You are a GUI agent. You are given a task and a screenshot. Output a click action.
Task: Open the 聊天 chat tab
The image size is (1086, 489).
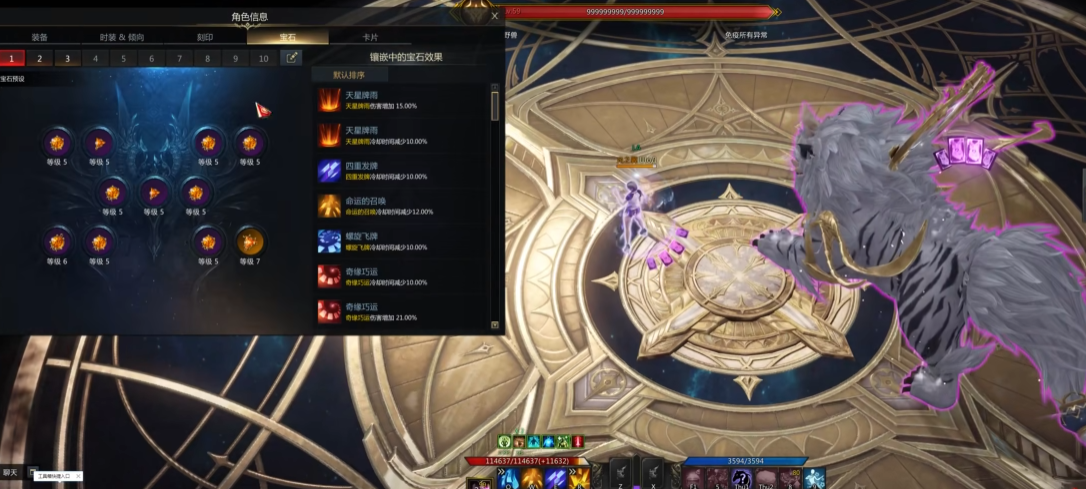10,472
